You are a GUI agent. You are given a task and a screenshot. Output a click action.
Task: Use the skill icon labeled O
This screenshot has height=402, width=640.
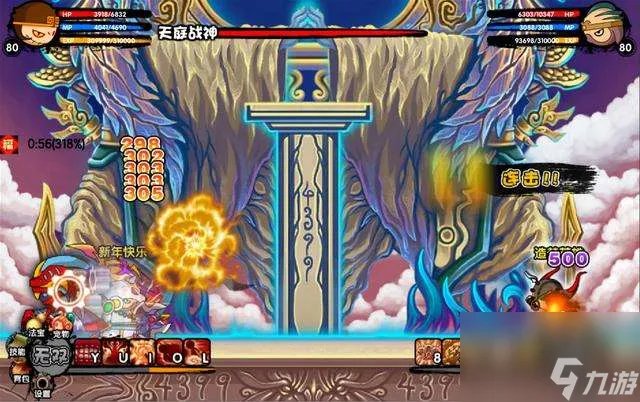[169, 353]
